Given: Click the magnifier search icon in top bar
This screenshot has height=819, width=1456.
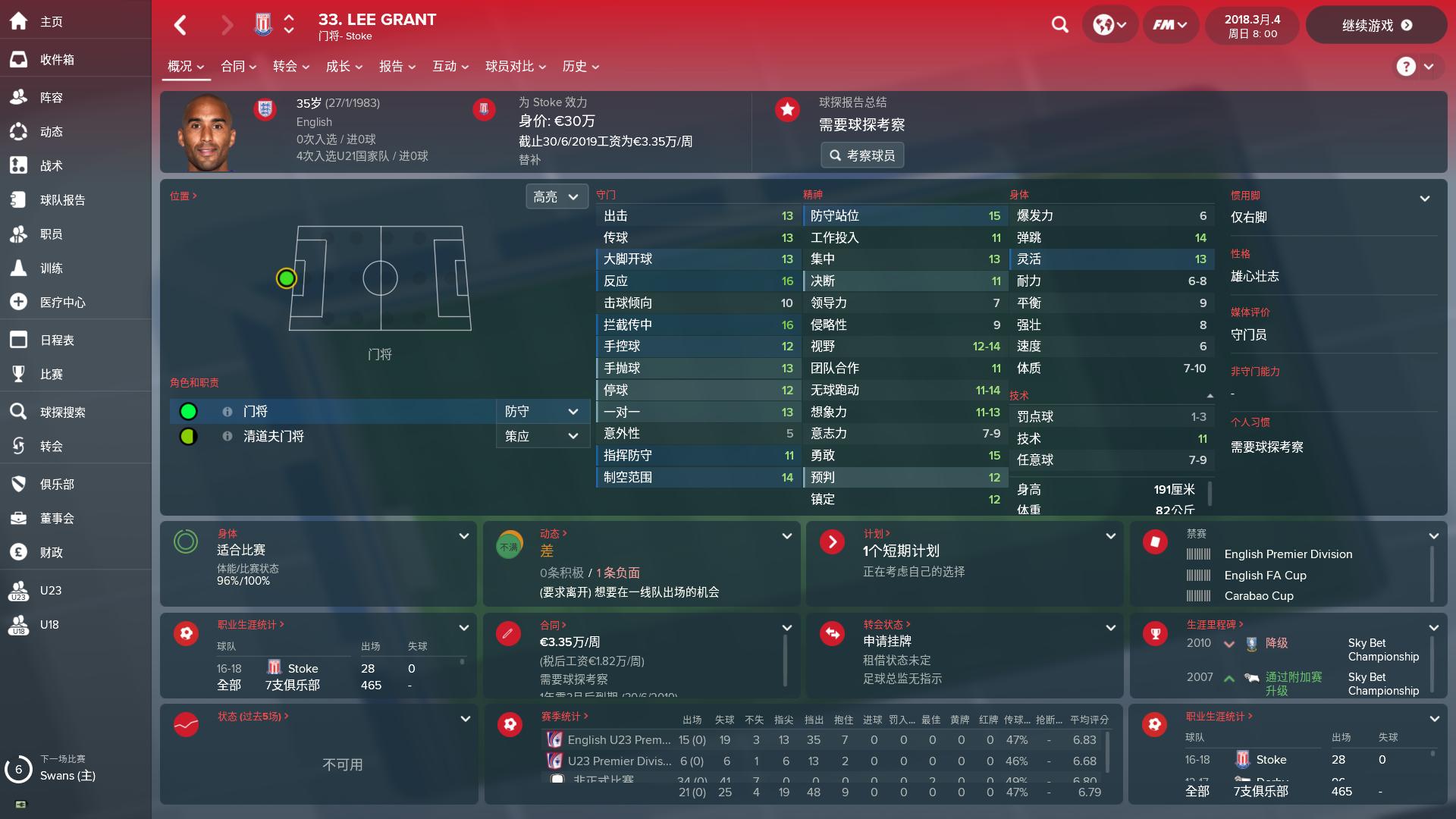Looking at the screenshot, I should click(1059, 24).
